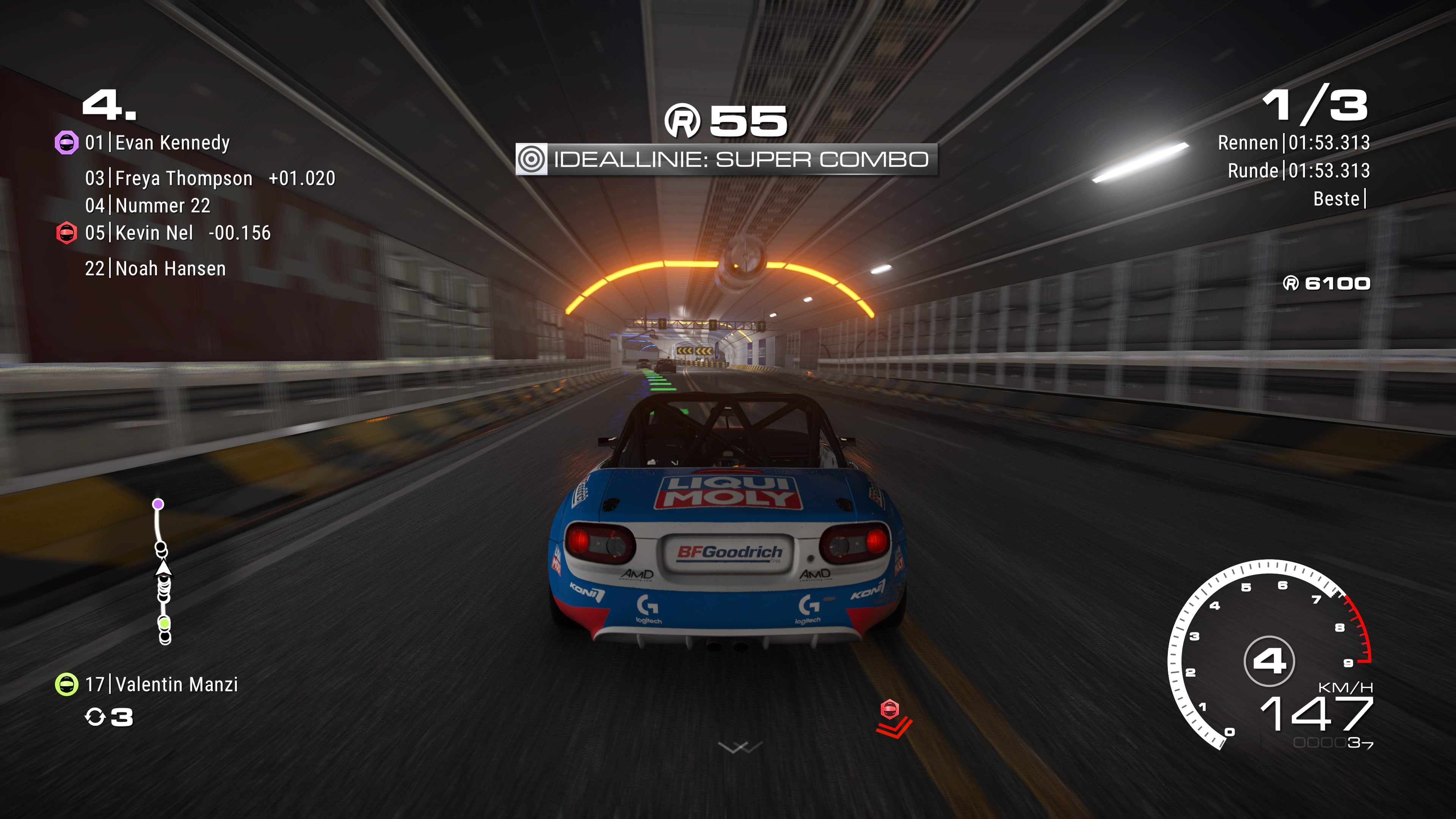Click the purple helmet icon beside Evan Kennedy
The width and height of the screenshot is (1456, 819).
67,142
